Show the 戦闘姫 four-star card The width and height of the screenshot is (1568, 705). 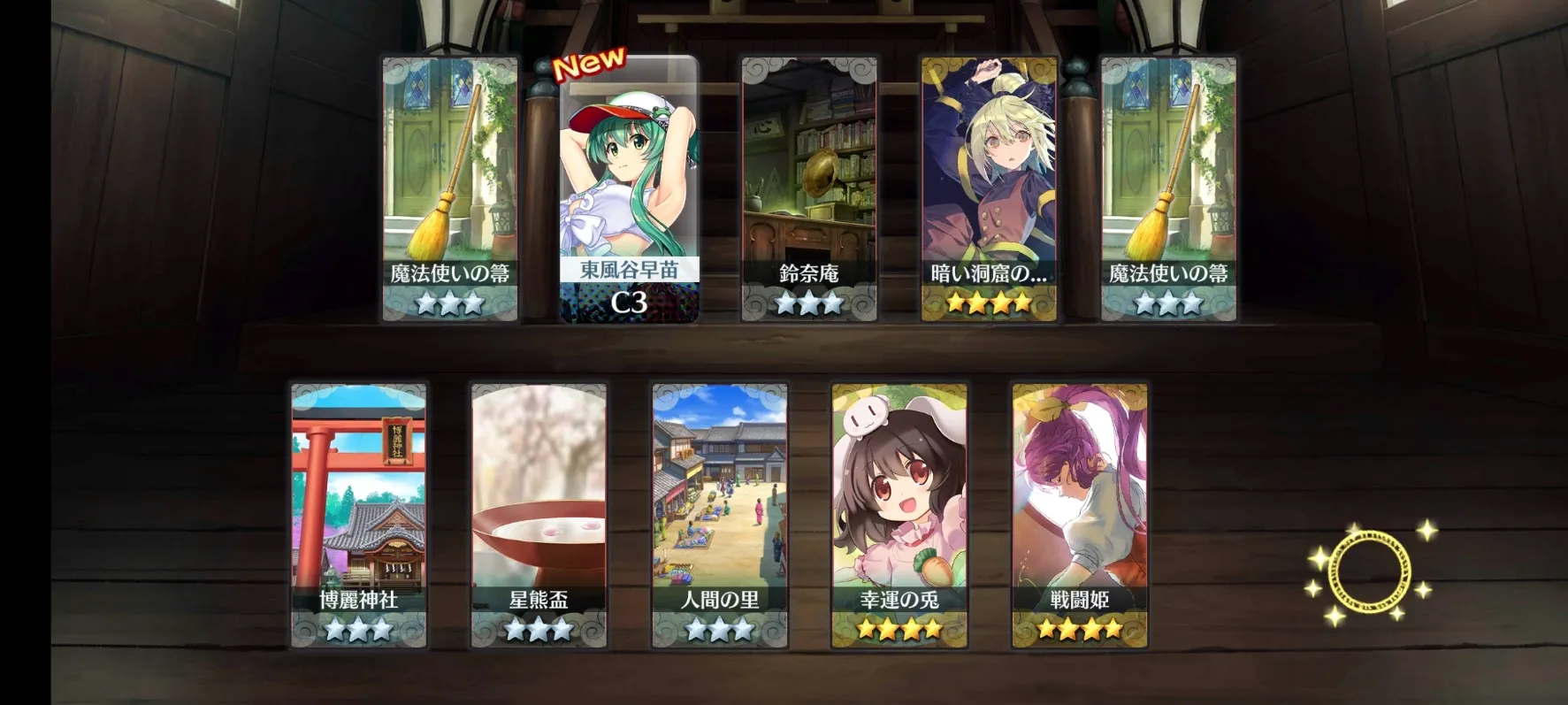(x=1079, y=515)
